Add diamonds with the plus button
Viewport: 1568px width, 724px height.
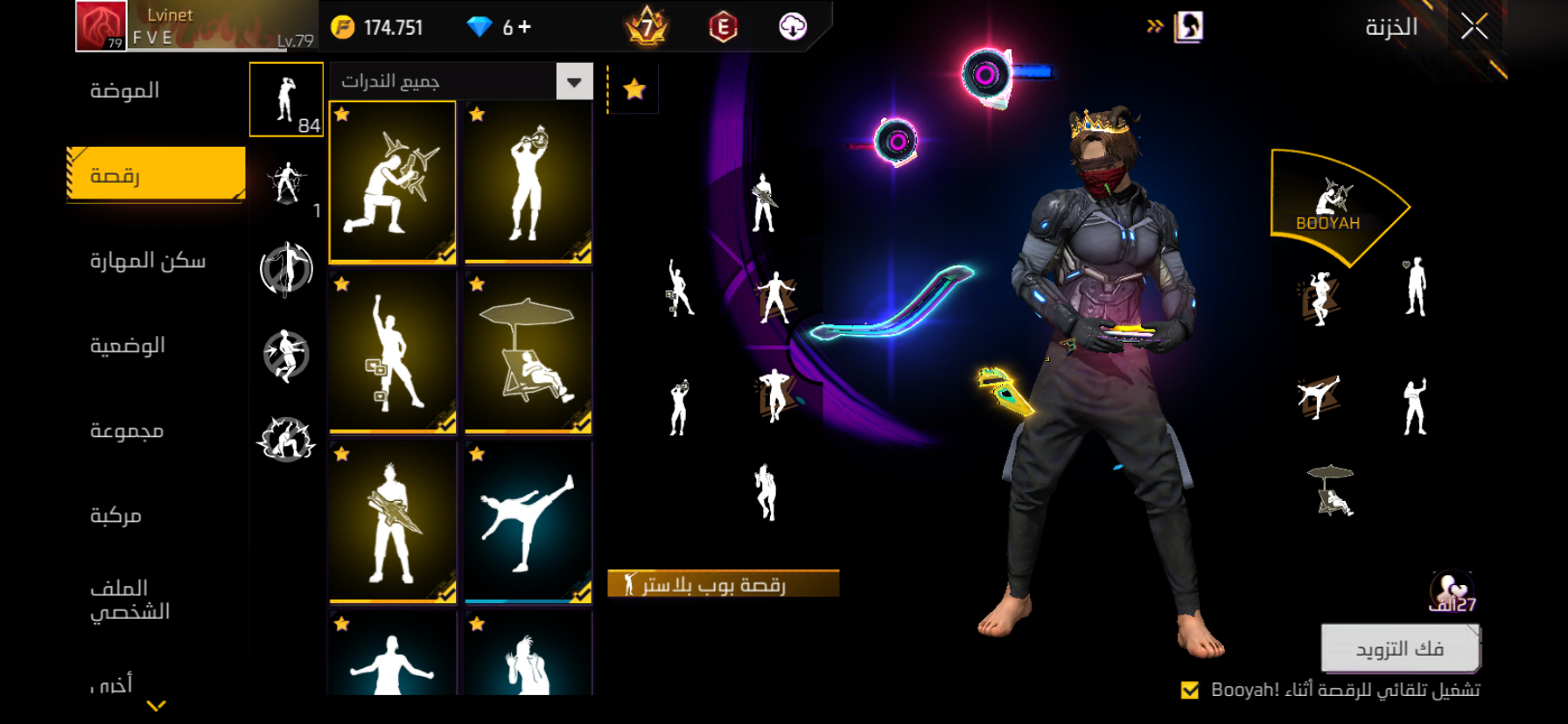pyautogui.click(x=524, y=27)
